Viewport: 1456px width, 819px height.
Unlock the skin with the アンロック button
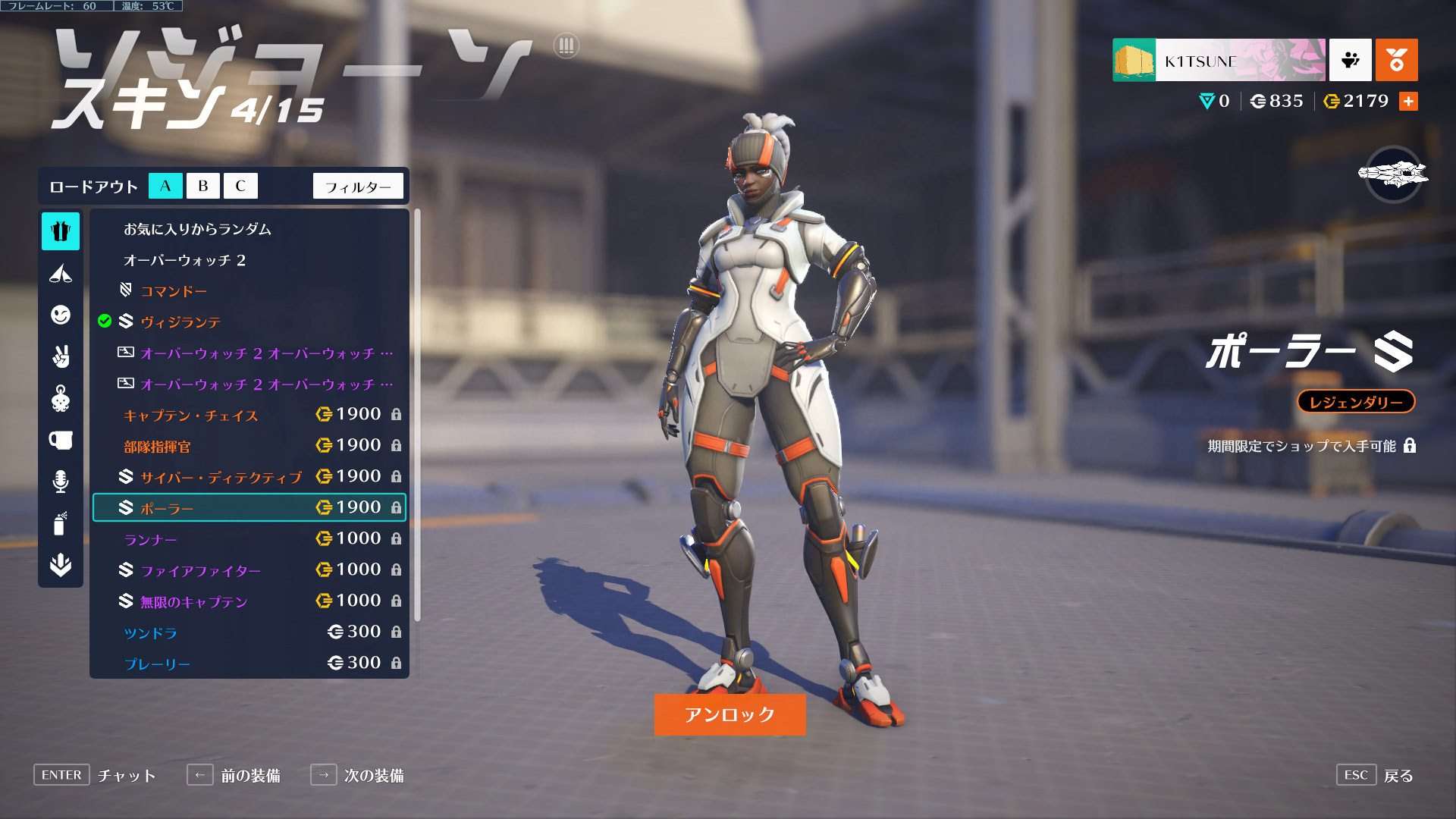[730, 714]
